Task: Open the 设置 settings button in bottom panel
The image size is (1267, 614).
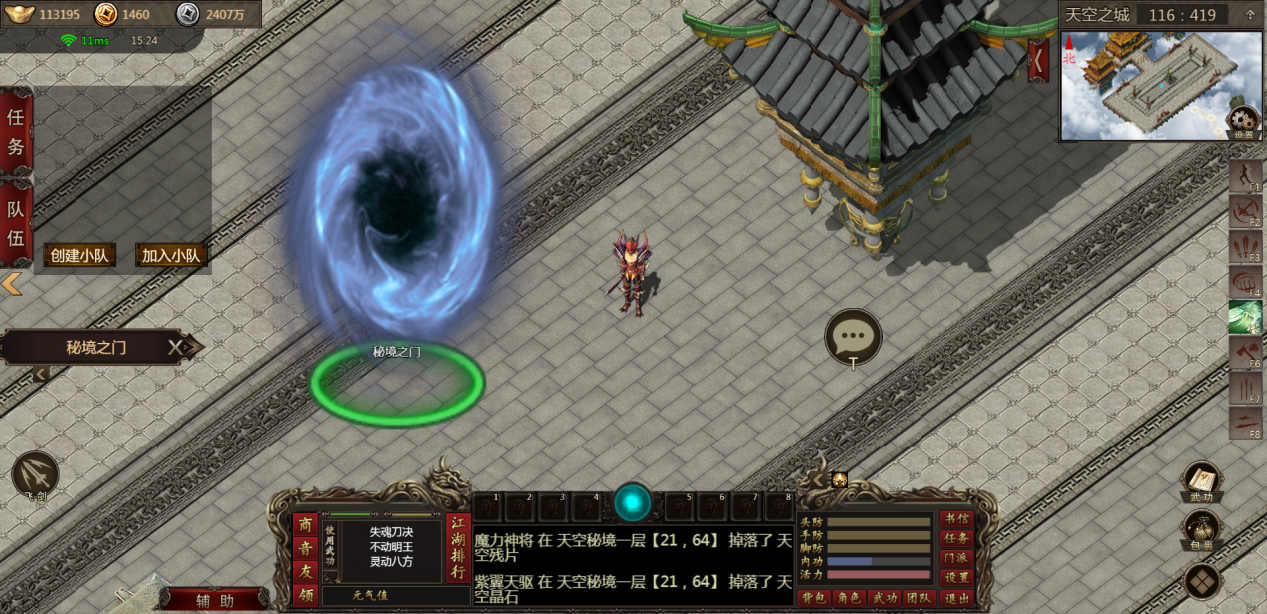Action: [x=956, y=577]
